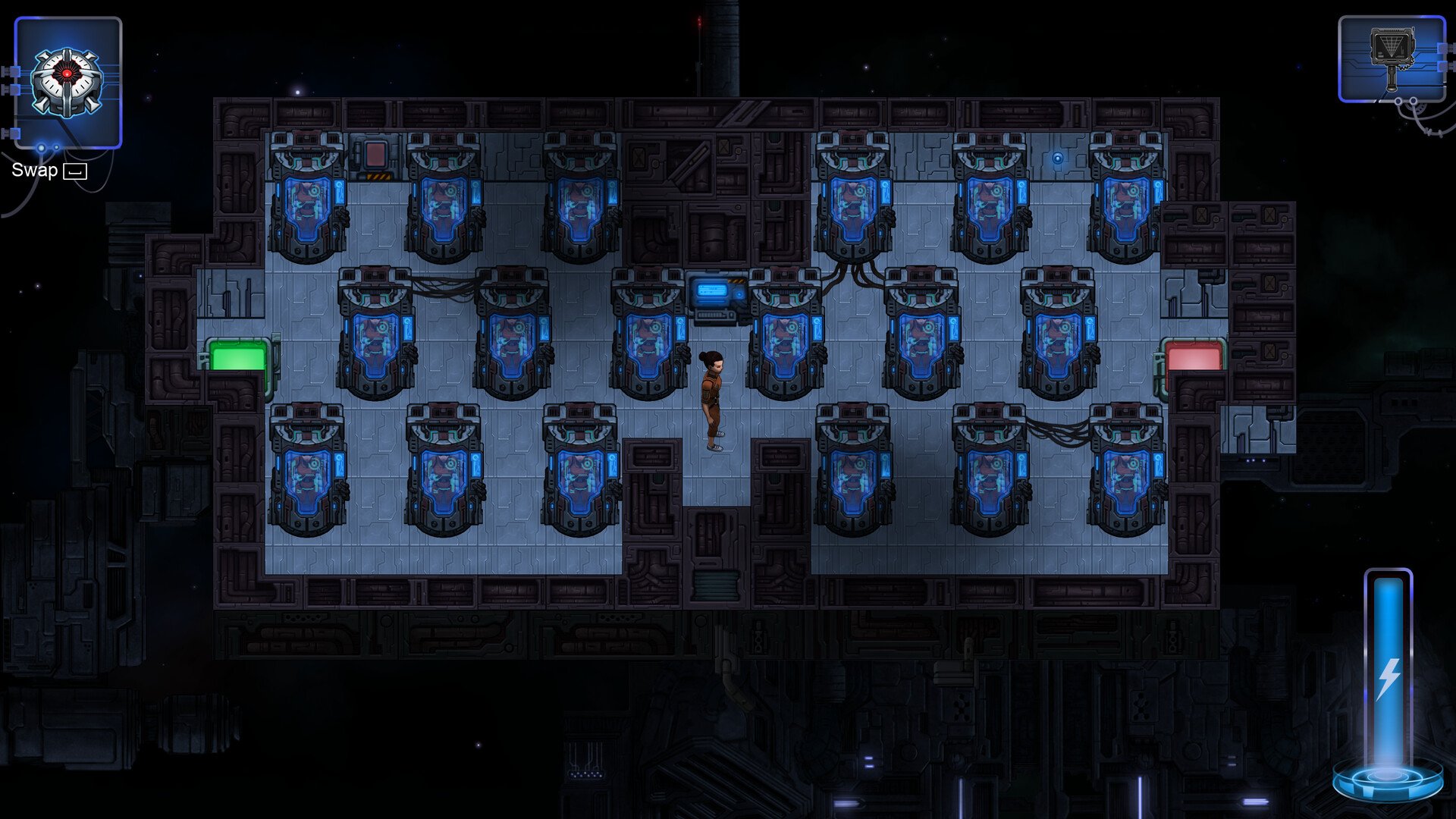Click the handheld scanner item slot
The width and height of the screenshot is (1456, 819).
[1392, 59]
